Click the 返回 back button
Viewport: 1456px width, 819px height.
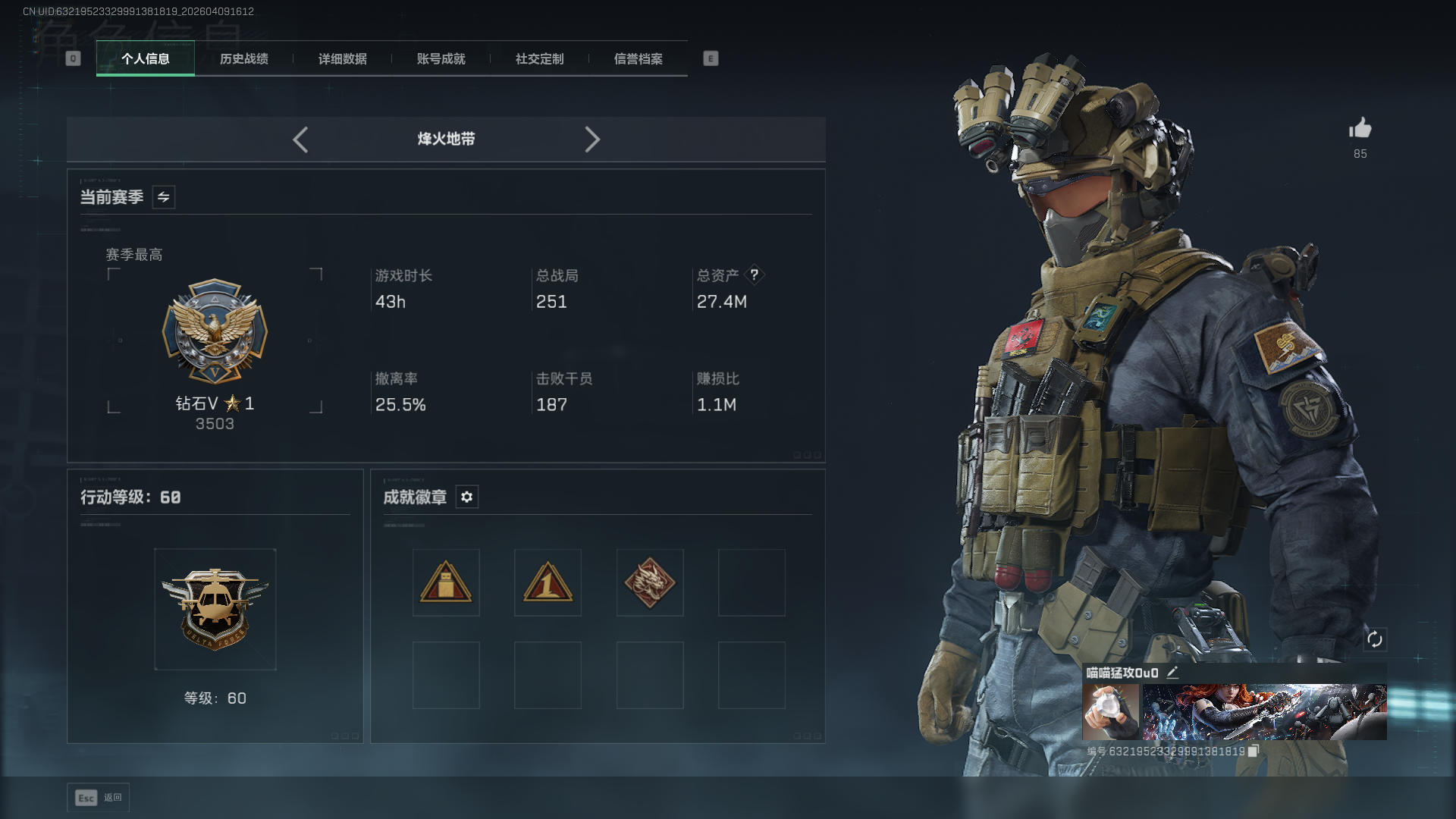click(x=99, y=797)
